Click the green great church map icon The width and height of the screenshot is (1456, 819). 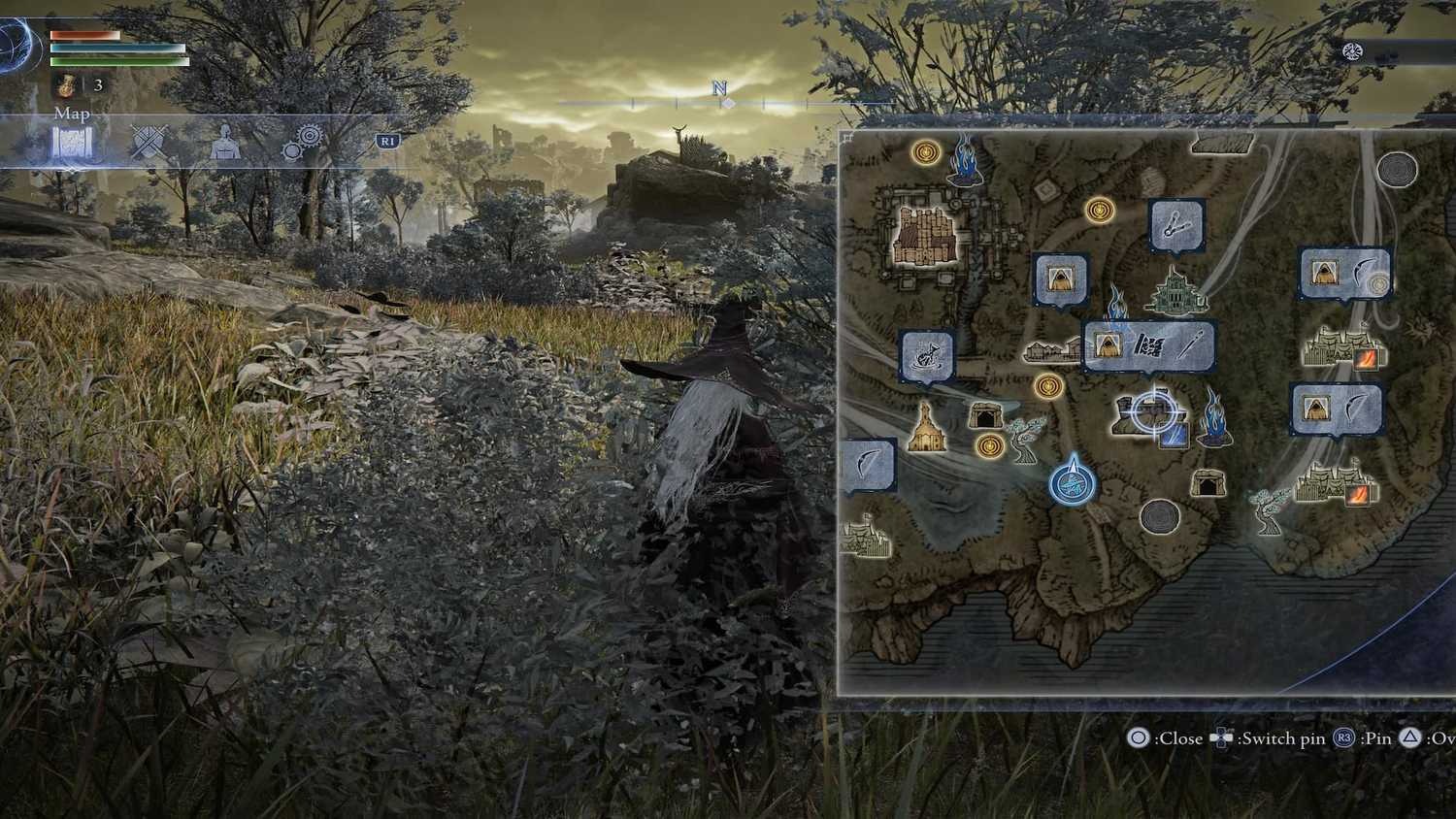[x=1176, y=291]
